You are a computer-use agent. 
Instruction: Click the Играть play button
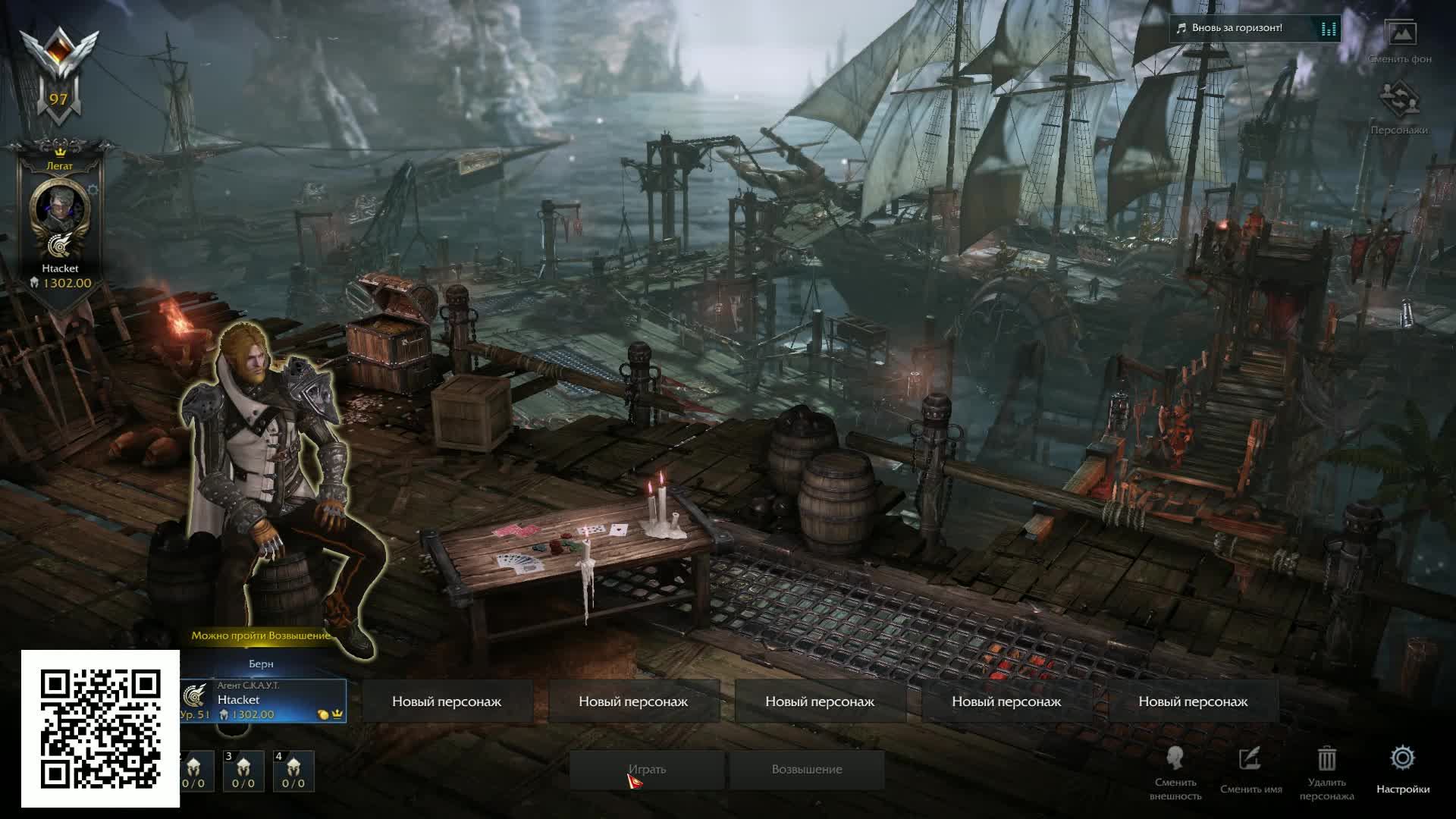(647, 770)
